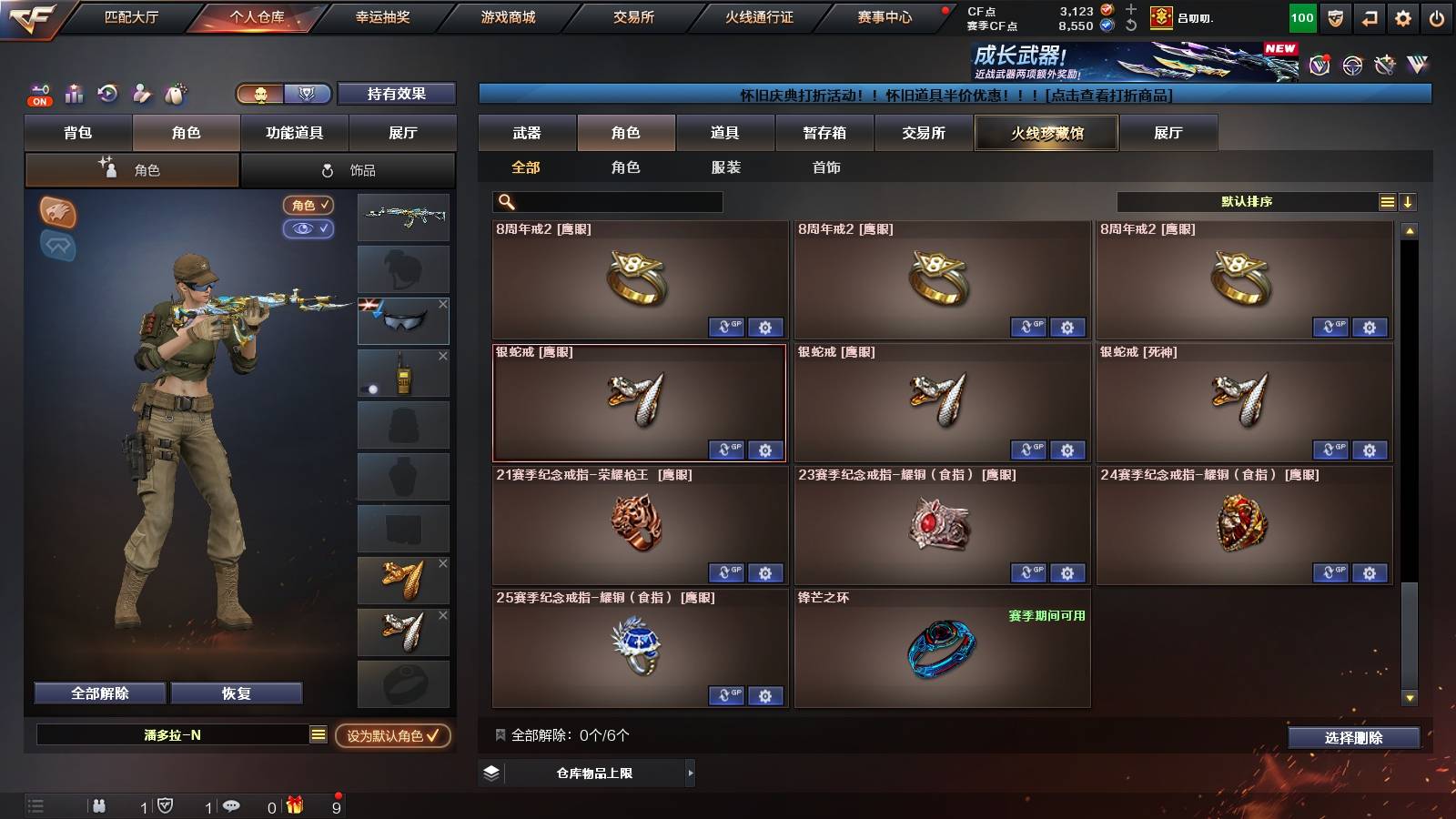Viewport: 1456px width, 819px height.
Task: Click the sort direction arrow beside 默认排序
Action: (1408, 201)
